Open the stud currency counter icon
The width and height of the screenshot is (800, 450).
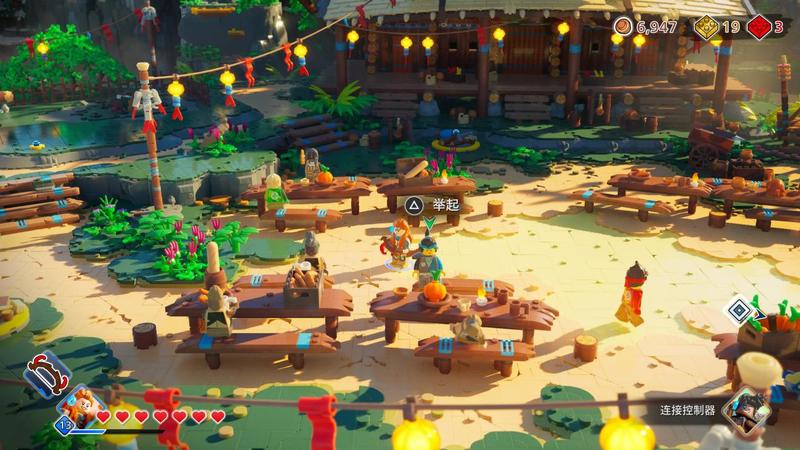pos(624,27)
